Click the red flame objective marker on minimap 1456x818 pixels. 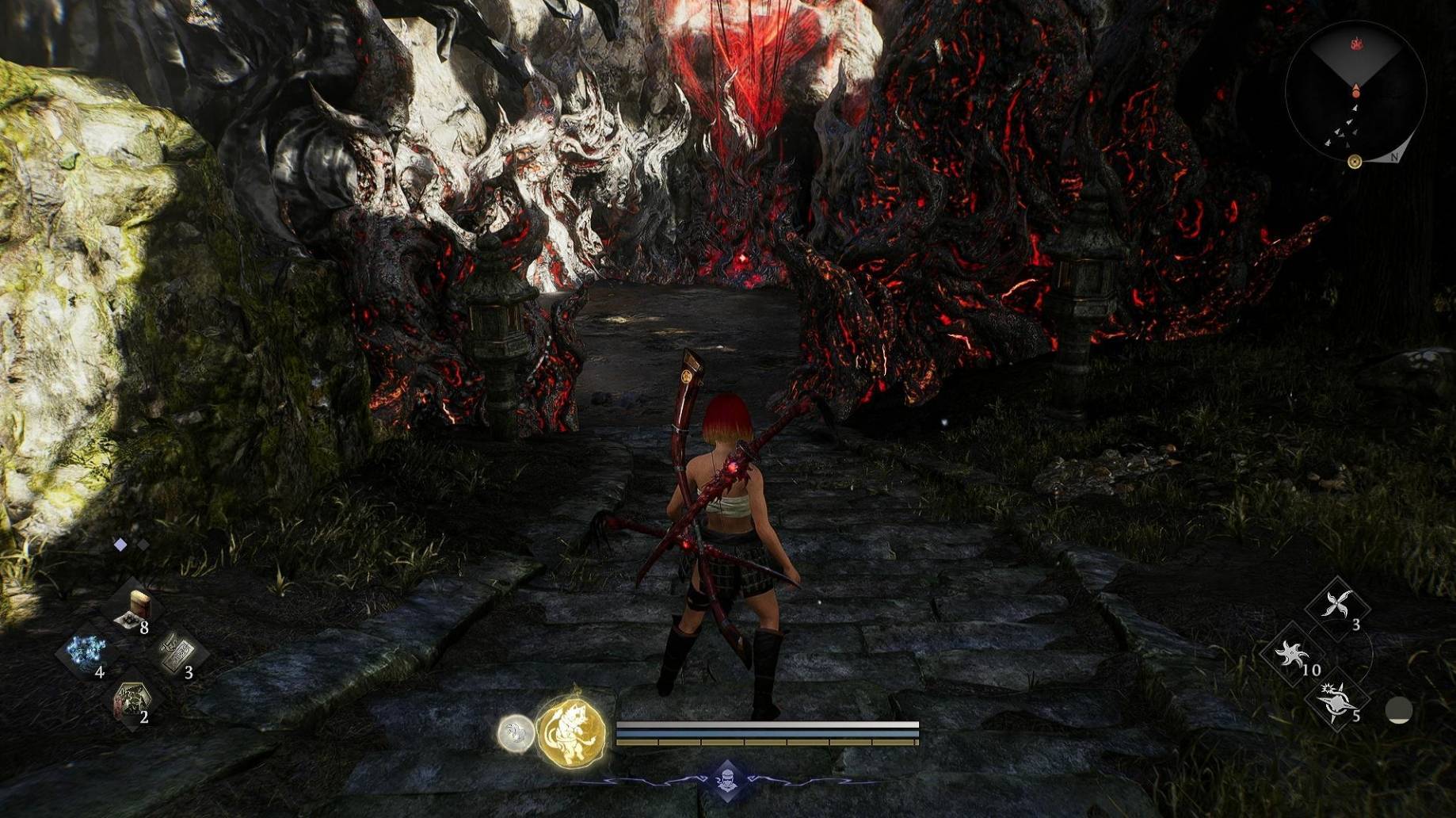click(x=1355, y=42)
